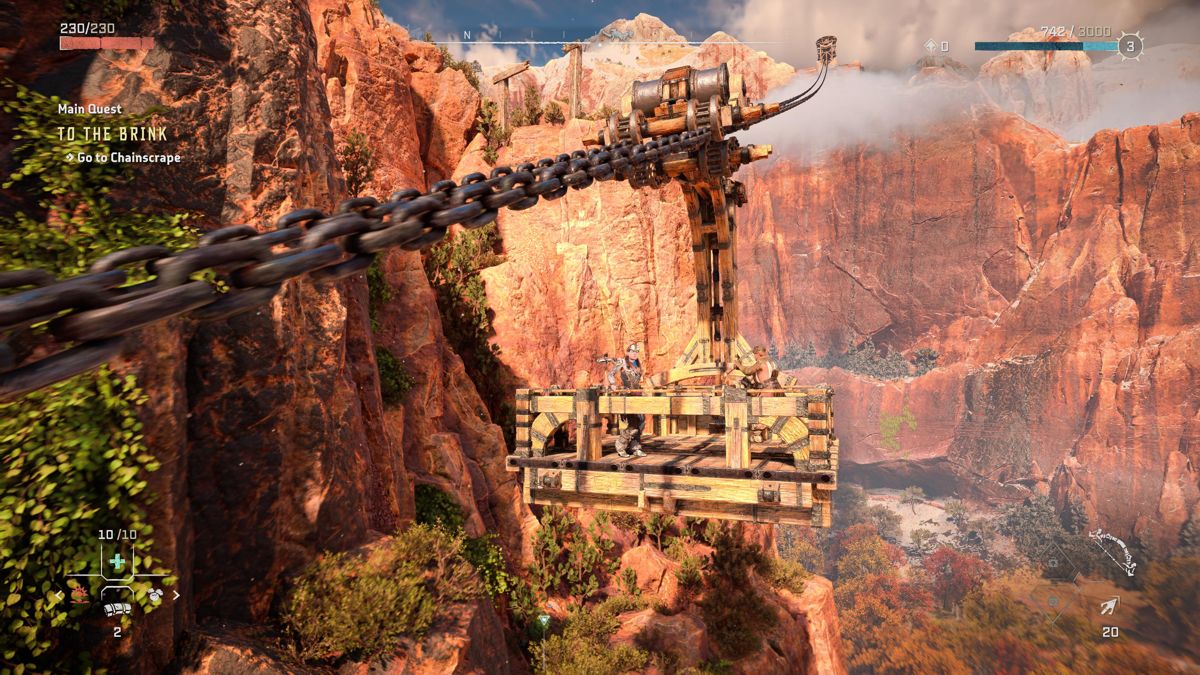Choose the red berry tool icon
Screen dimensions: 1200x675
(81, 595)
